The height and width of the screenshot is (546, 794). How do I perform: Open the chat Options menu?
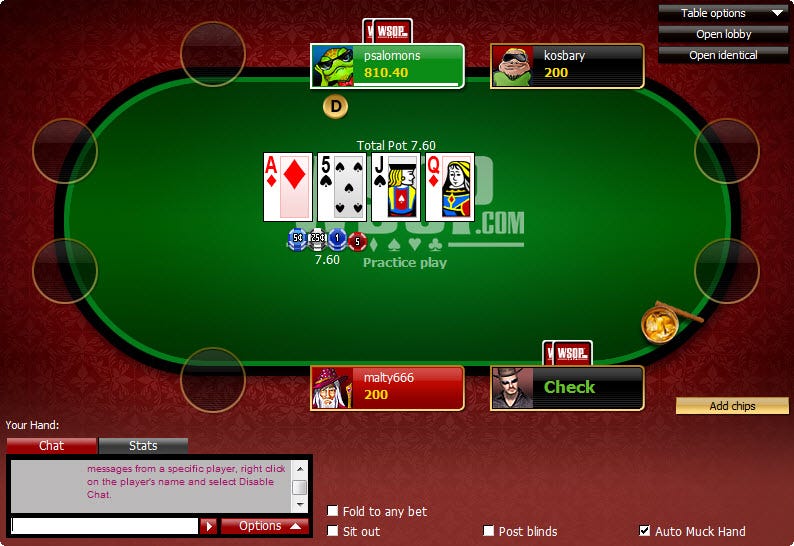265,526
